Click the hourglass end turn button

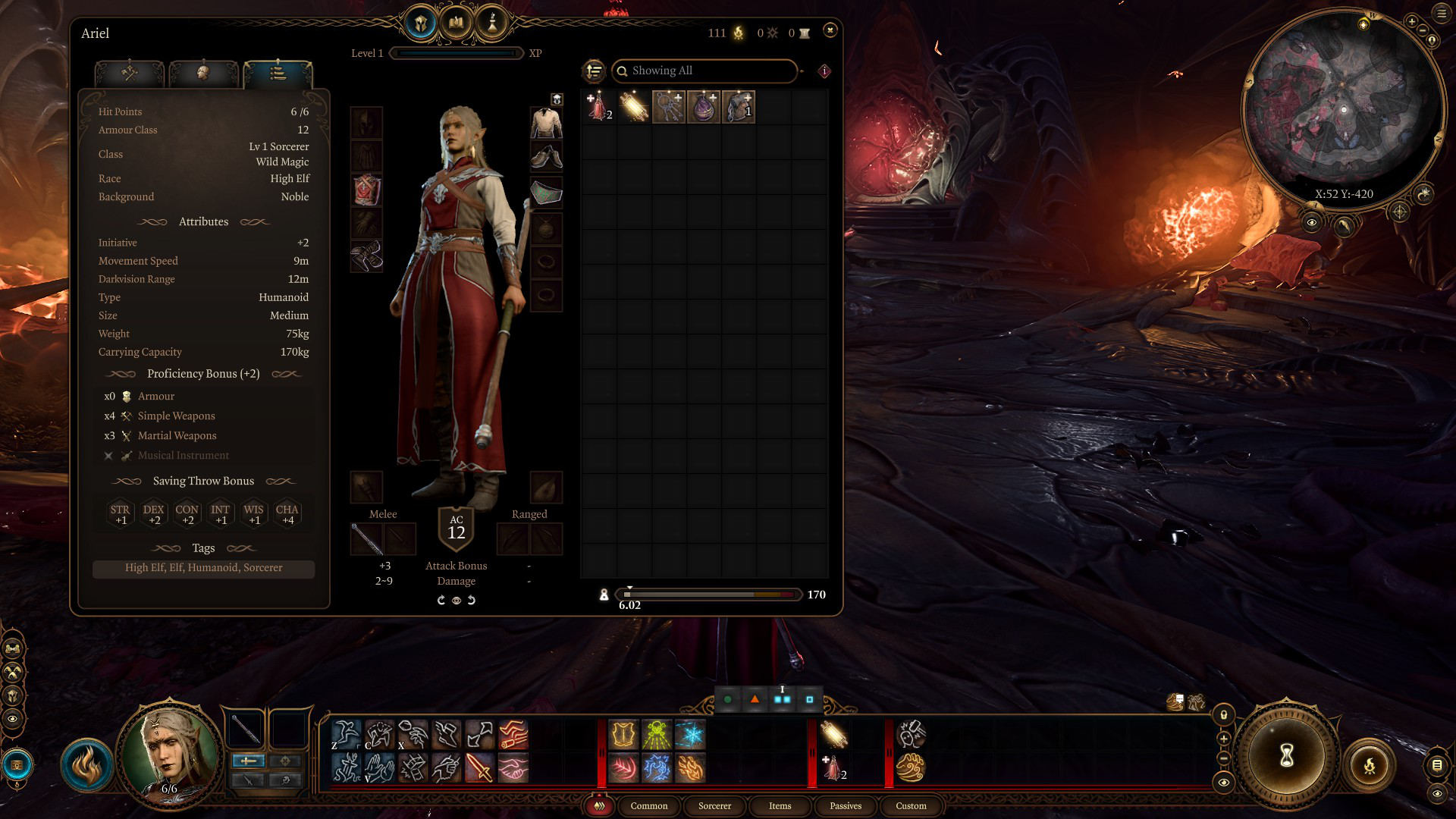pyautogui.click(x=1286, y=755)
